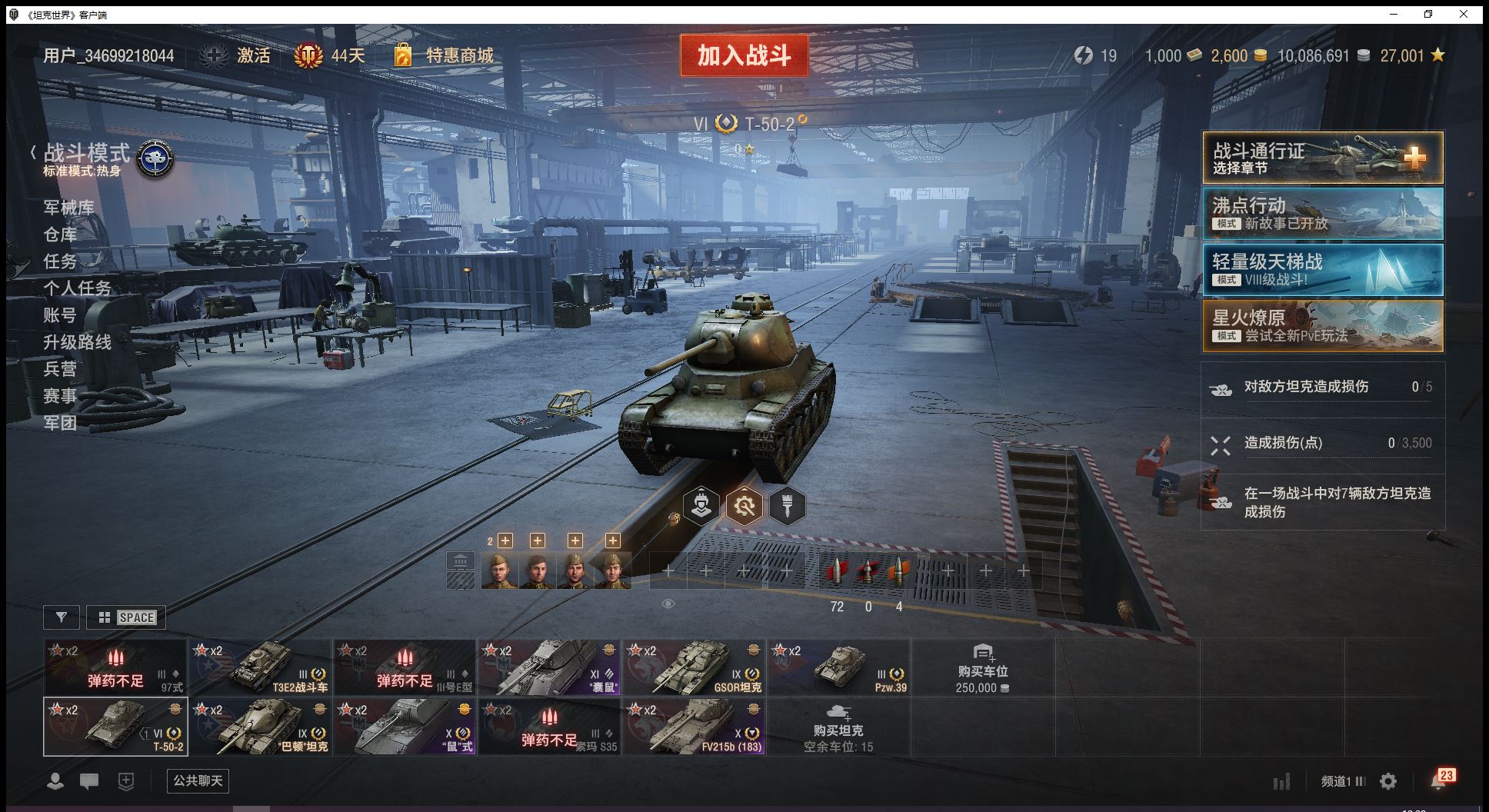This screenshot has width=1489, height=812.
Task: Click the red 加入战斗 battle button
Action: pyautogui.click(x=744, y=55)
